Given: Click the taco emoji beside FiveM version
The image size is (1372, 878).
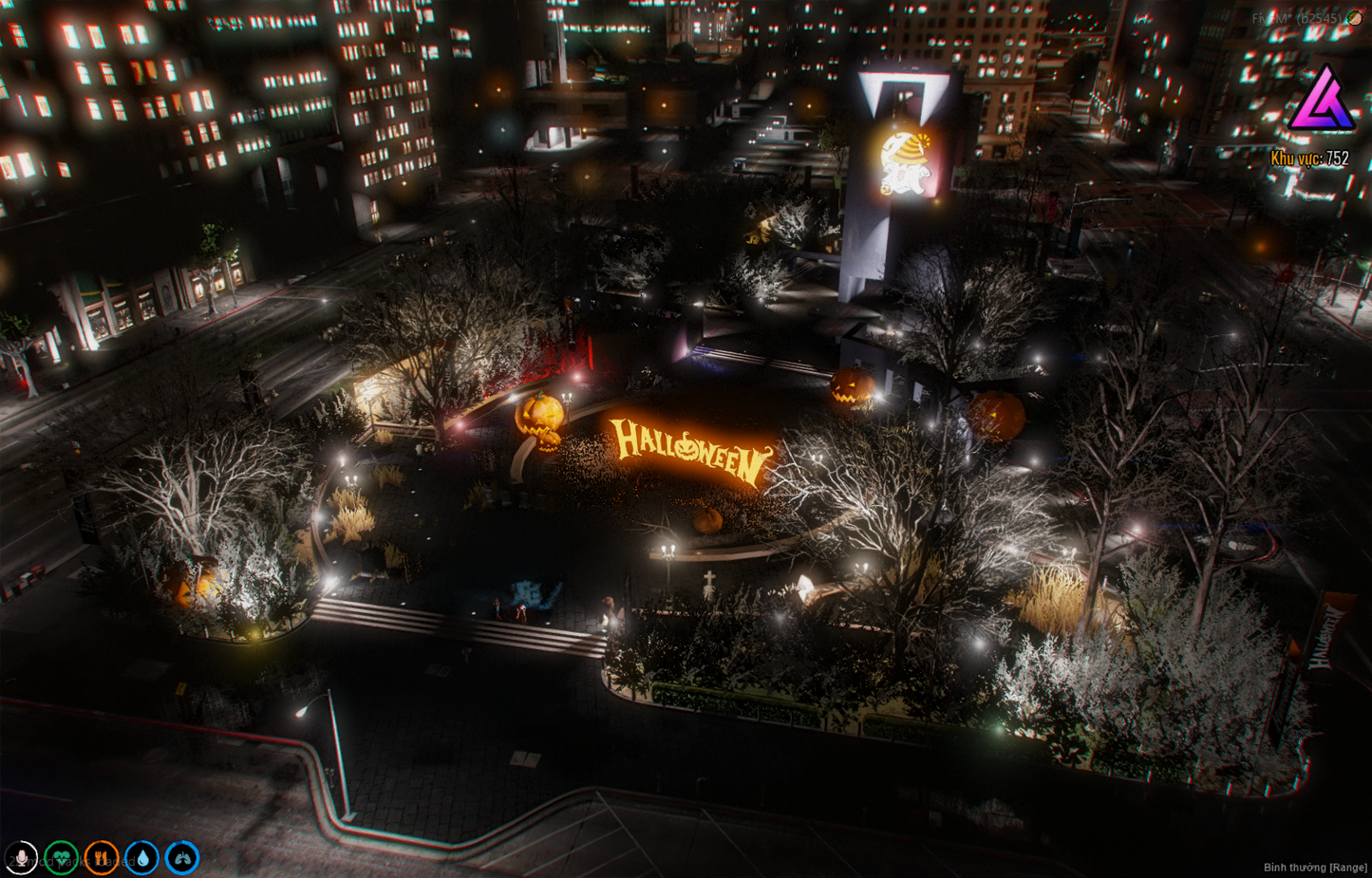Looking at the screenshot, I should coord(1354,17).
